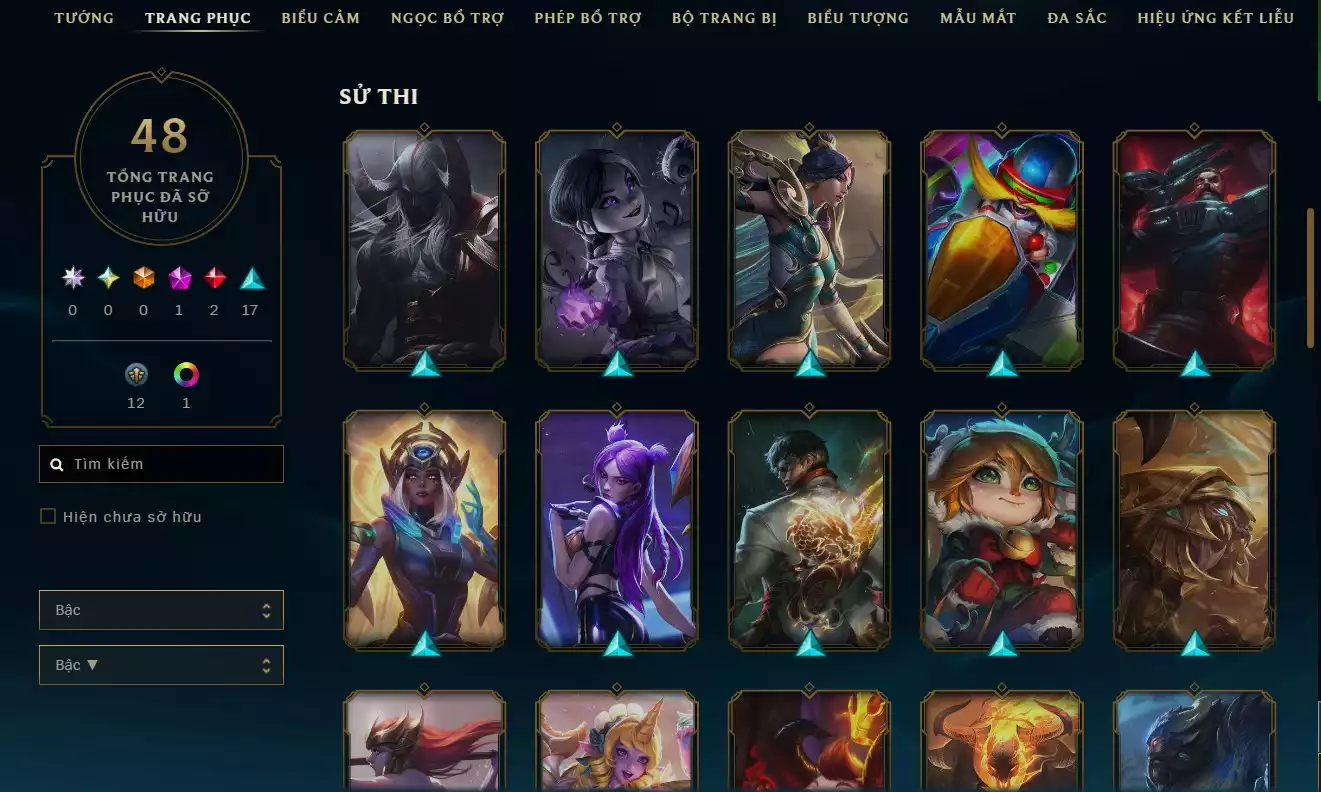This screenshot has width=1321, height=792.
Task: Open the Bậc descending sort dropdown
Action: pos(161,664)
